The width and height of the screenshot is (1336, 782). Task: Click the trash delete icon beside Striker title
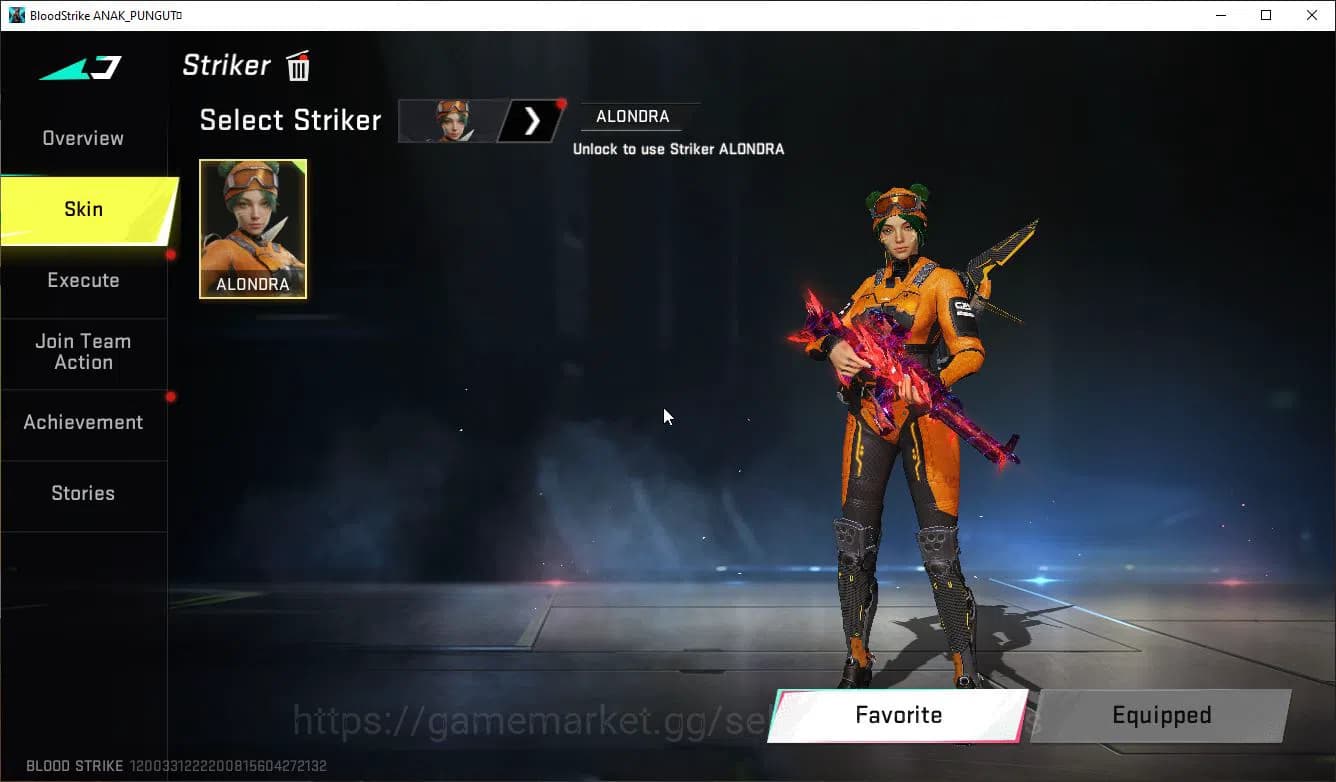pos(297,66)
